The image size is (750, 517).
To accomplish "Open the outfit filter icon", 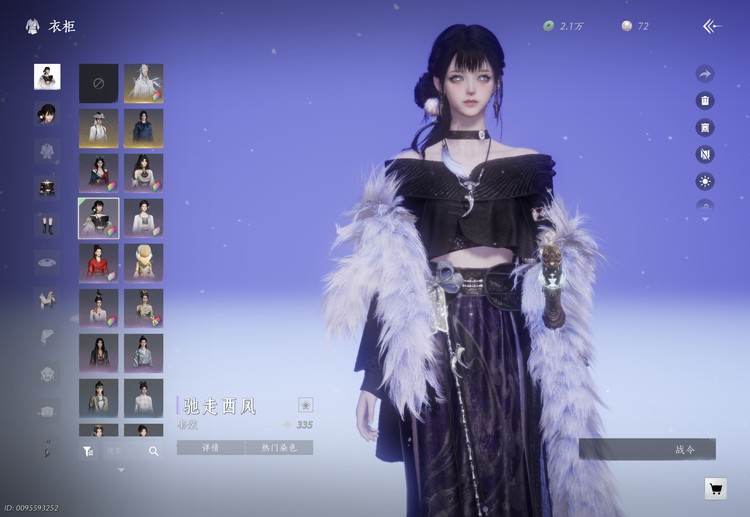I will click(88, 451).
